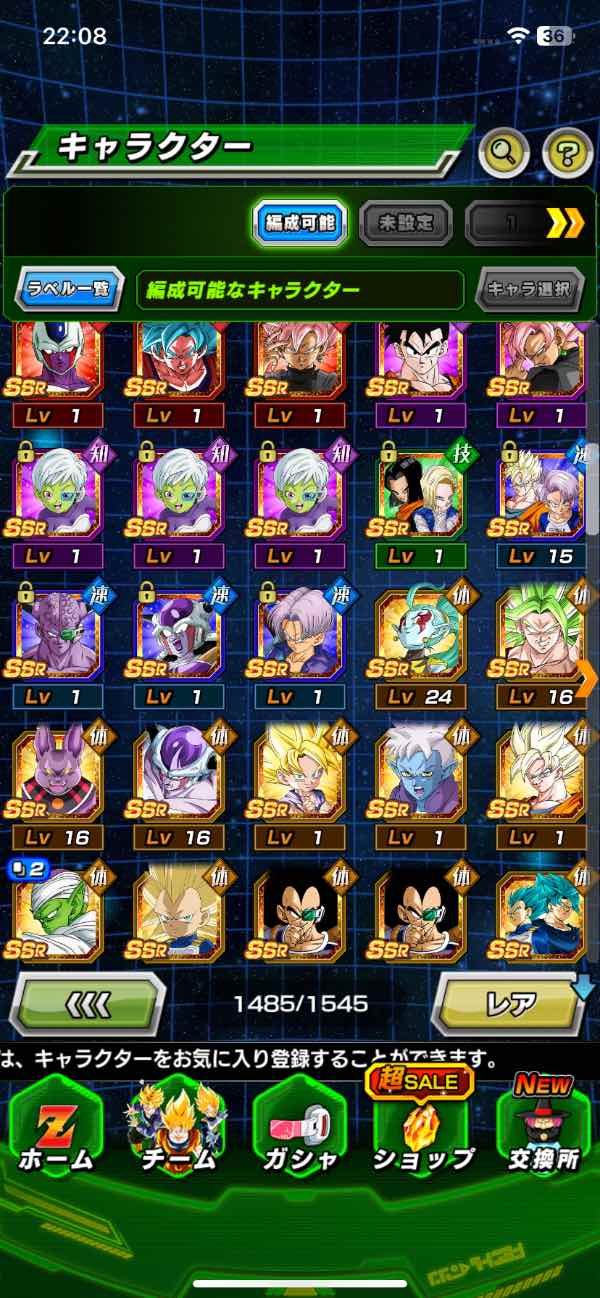
Task: Select the 編成可能 filter tab
Action: (300, 224)
